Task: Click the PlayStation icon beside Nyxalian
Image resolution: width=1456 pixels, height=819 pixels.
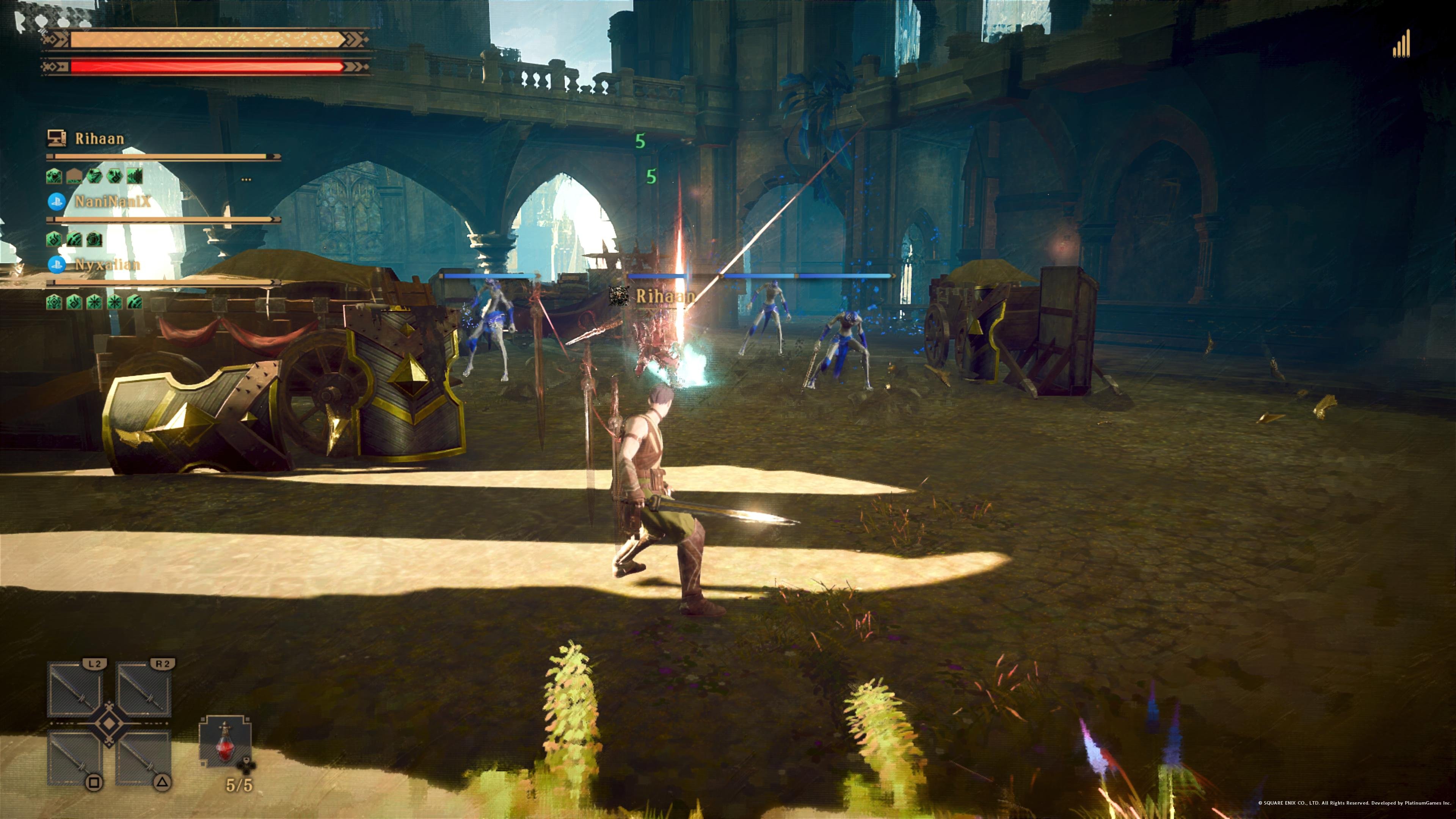Action: coord(56,265)
